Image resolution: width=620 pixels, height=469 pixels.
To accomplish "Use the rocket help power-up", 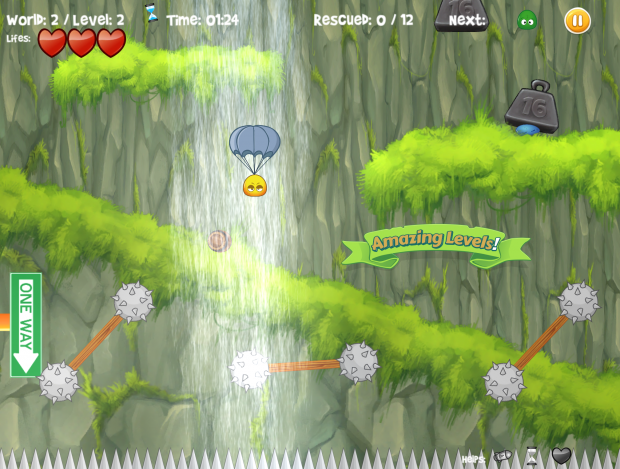I will (x=502, y=457).
